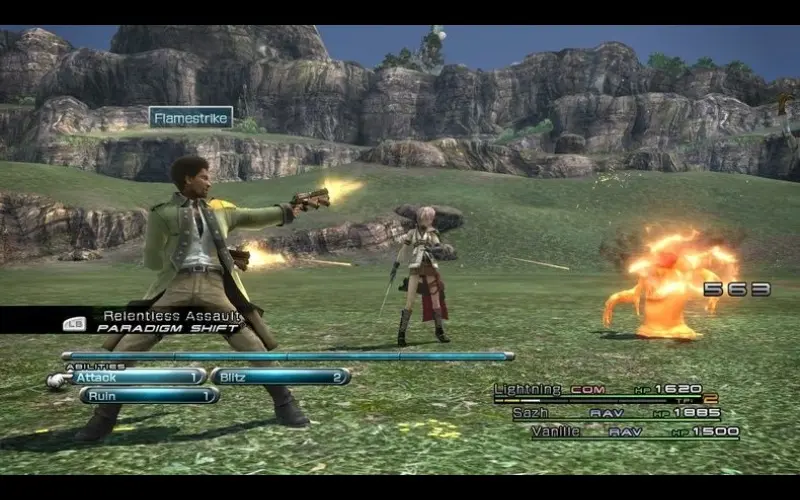
Task: Select the Ruin ability
Action: (149, 395)
